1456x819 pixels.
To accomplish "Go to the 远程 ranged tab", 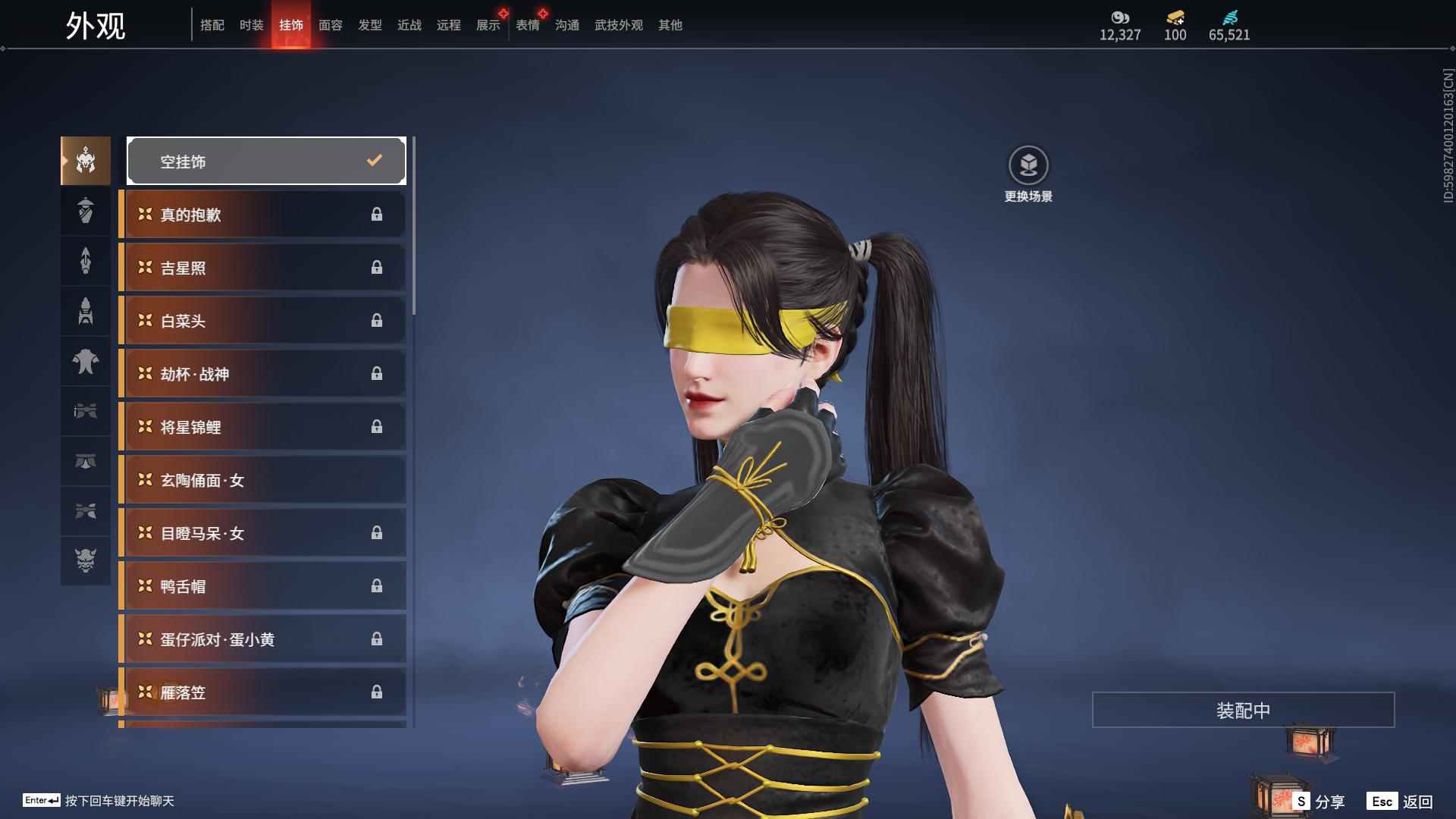I will [x=449, y=25].
